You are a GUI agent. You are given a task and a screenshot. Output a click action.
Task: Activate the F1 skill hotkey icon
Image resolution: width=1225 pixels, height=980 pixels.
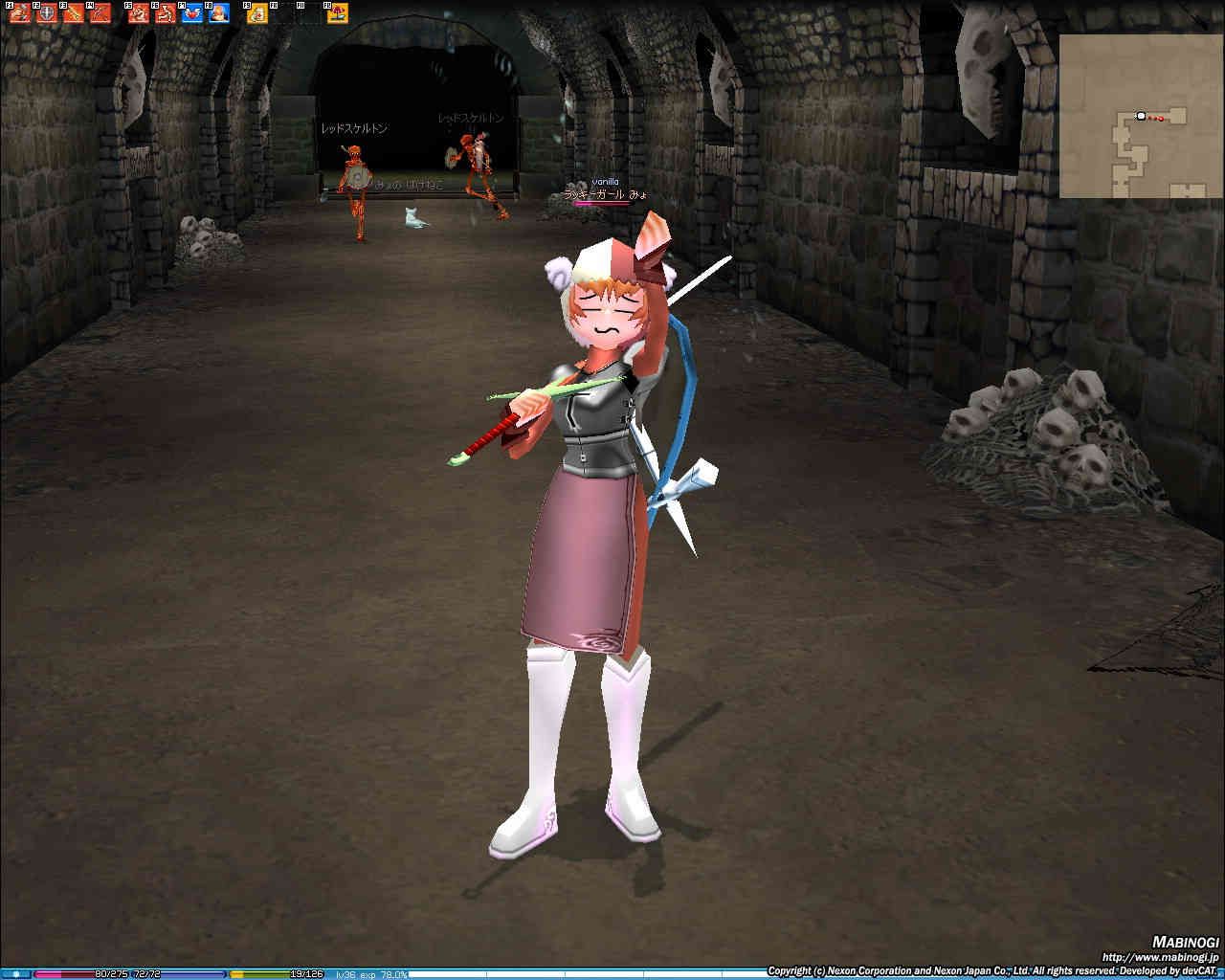click(x=18, y=13)
